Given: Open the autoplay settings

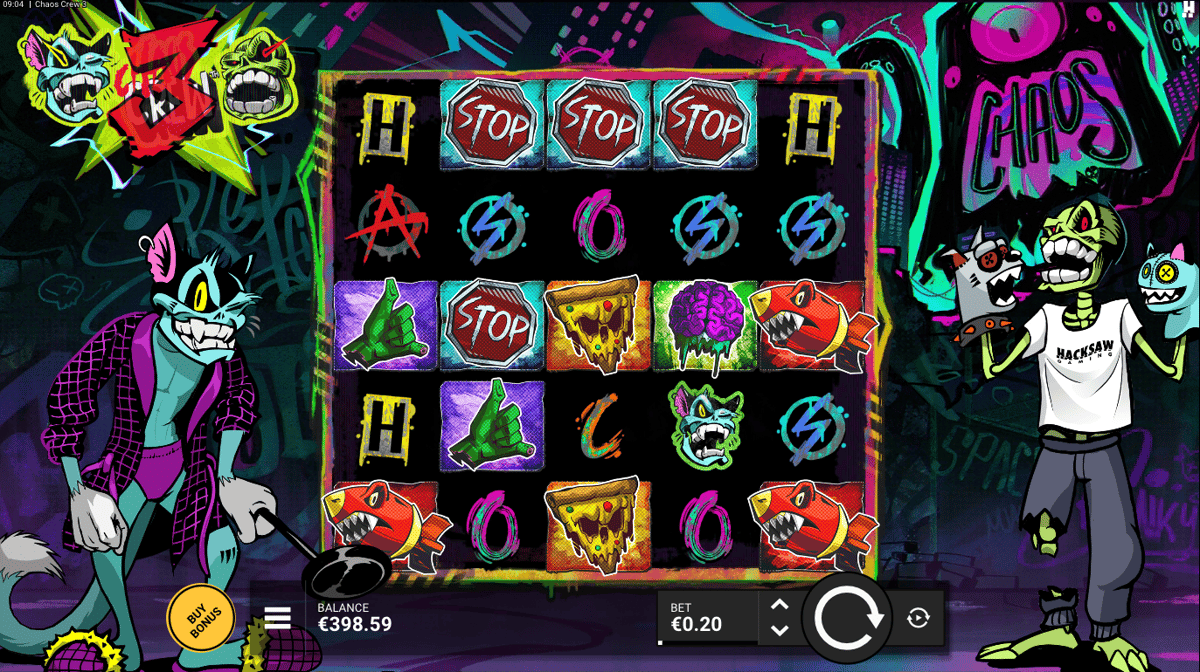Looking at the screenshot, I should [918, 618].
